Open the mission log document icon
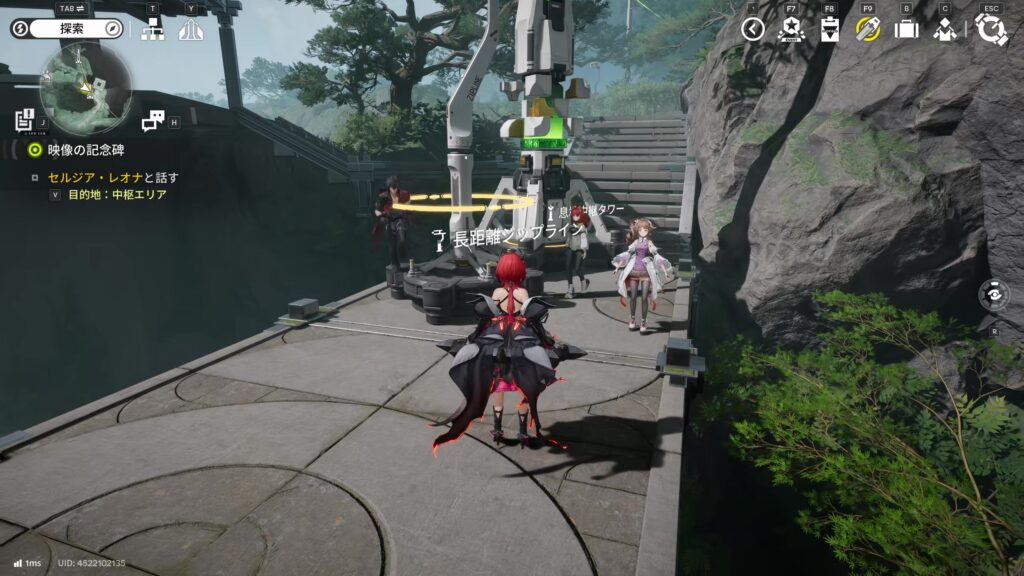 (x=24, y=120)
